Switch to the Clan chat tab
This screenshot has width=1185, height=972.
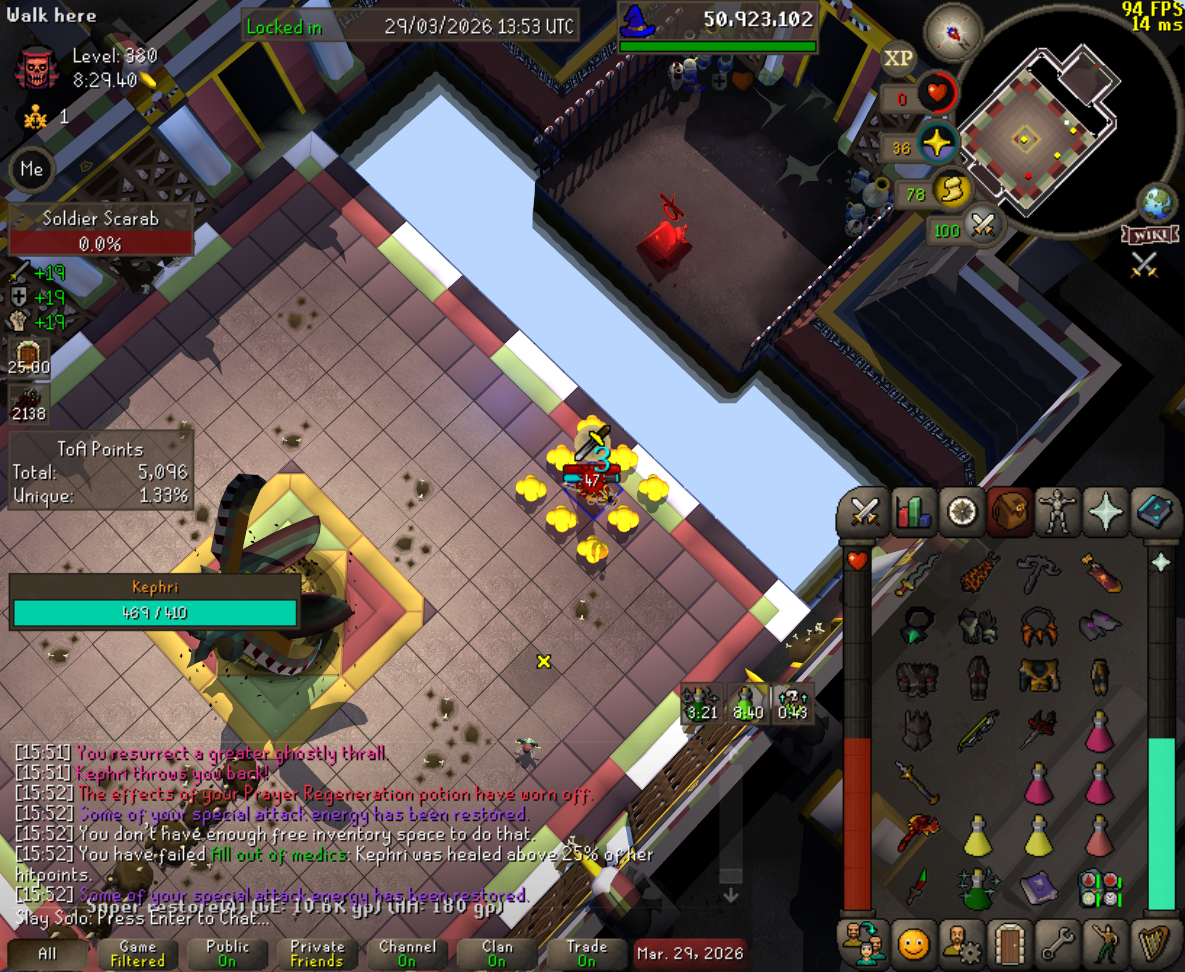tap(496, 953)
